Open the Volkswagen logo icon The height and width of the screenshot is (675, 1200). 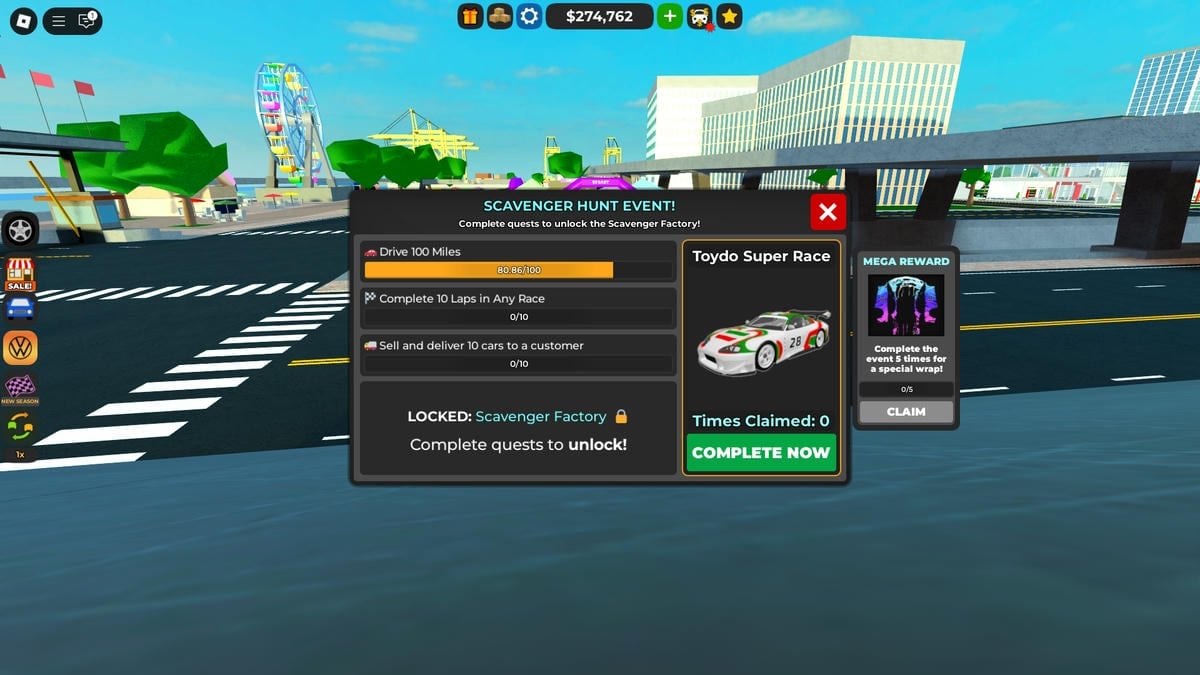coord(20,348)
